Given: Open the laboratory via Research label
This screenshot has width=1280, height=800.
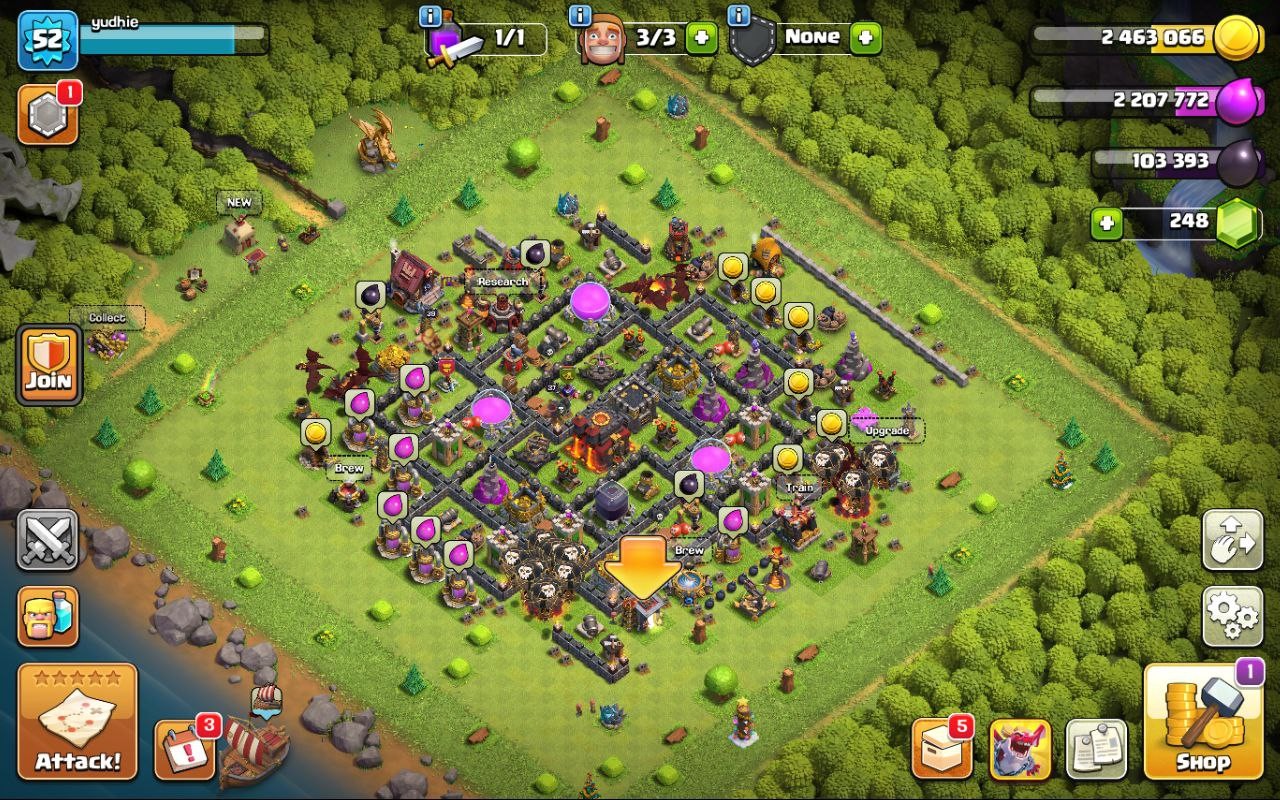Looking at the screenshot, I should coord(500,283).
